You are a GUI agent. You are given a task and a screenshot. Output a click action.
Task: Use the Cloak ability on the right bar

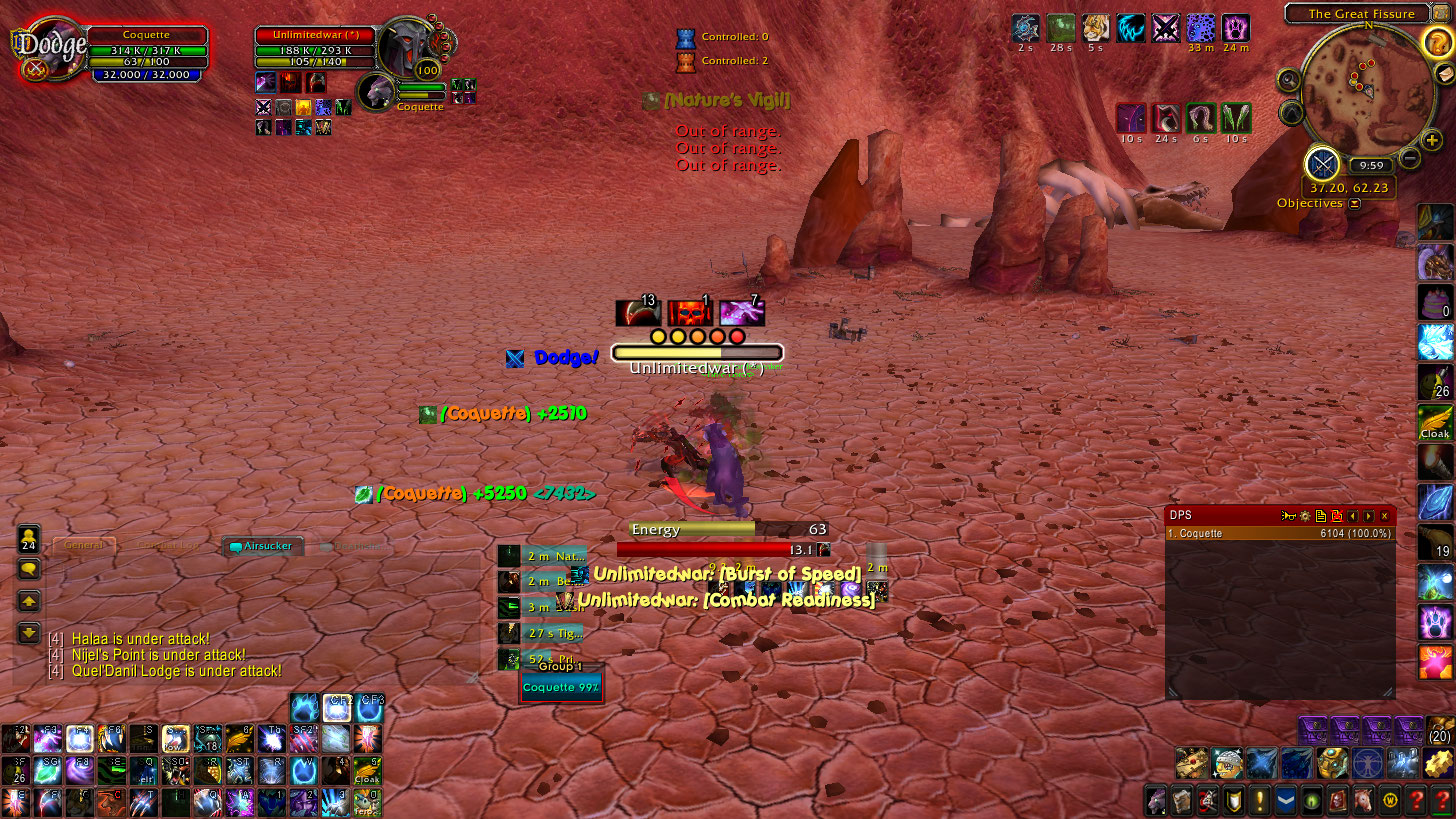coord(1434,423)
